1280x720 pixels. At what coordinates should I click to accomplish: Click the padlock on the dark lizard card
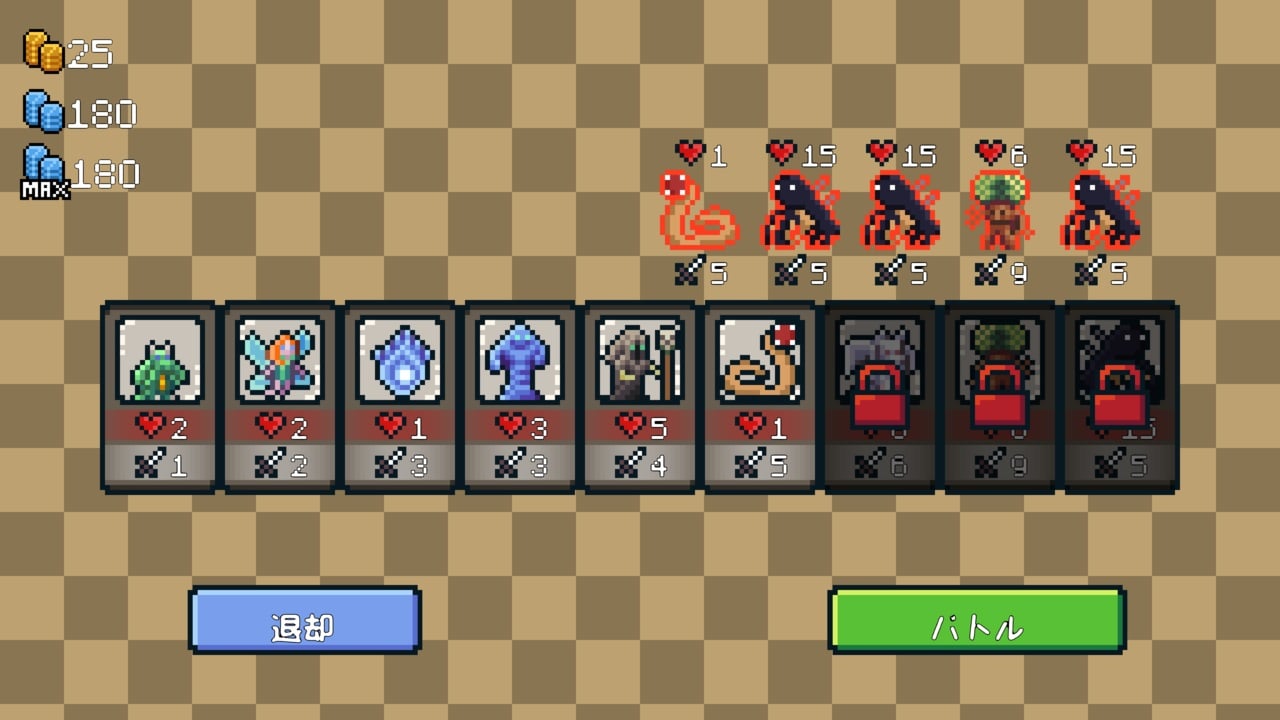(x=1118, y=395)
